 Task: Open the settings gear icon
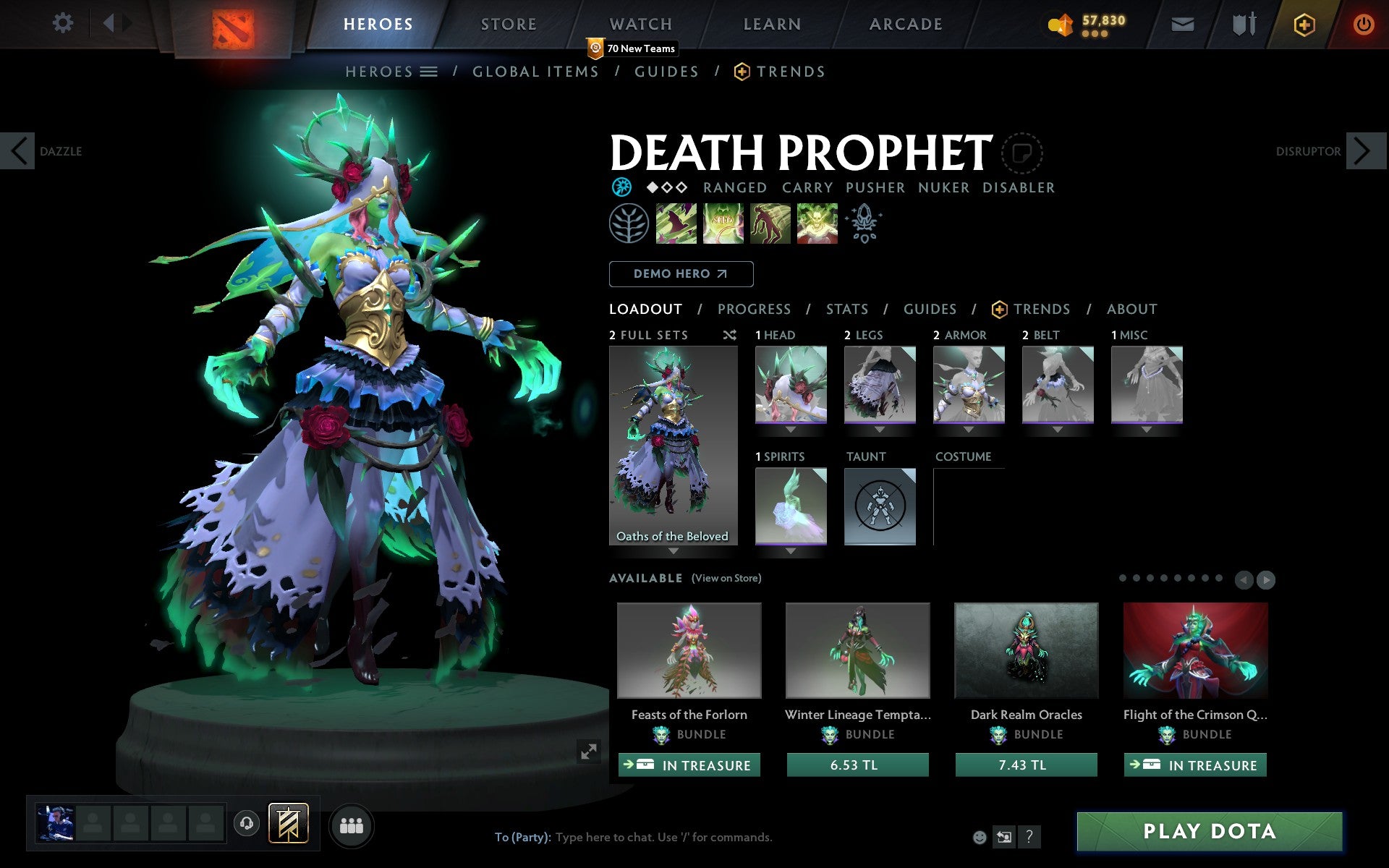pos(64,23)
